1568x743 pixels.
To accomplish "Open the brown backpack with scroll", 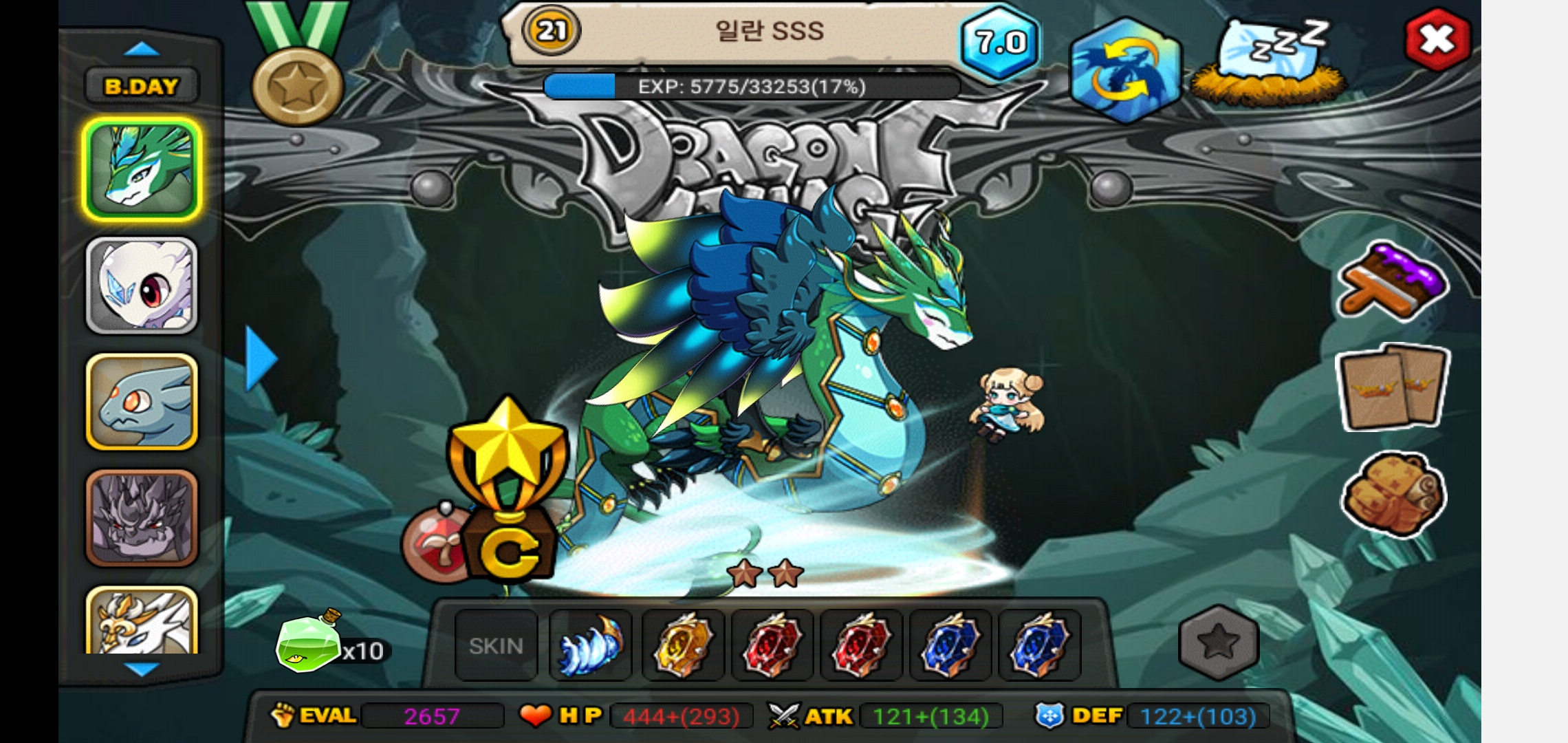I will [1393, 495].
